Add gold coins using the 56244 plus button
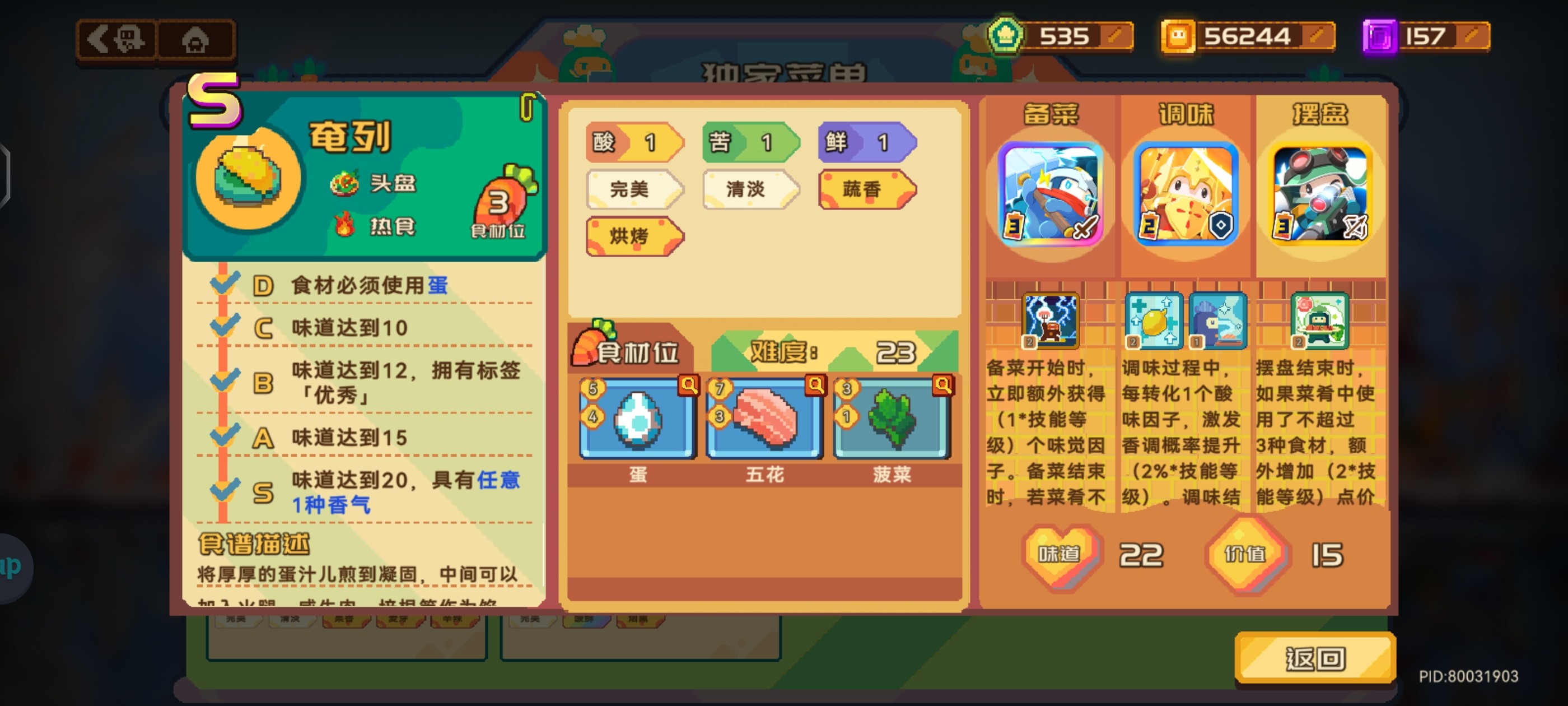 pos(1318,36)
